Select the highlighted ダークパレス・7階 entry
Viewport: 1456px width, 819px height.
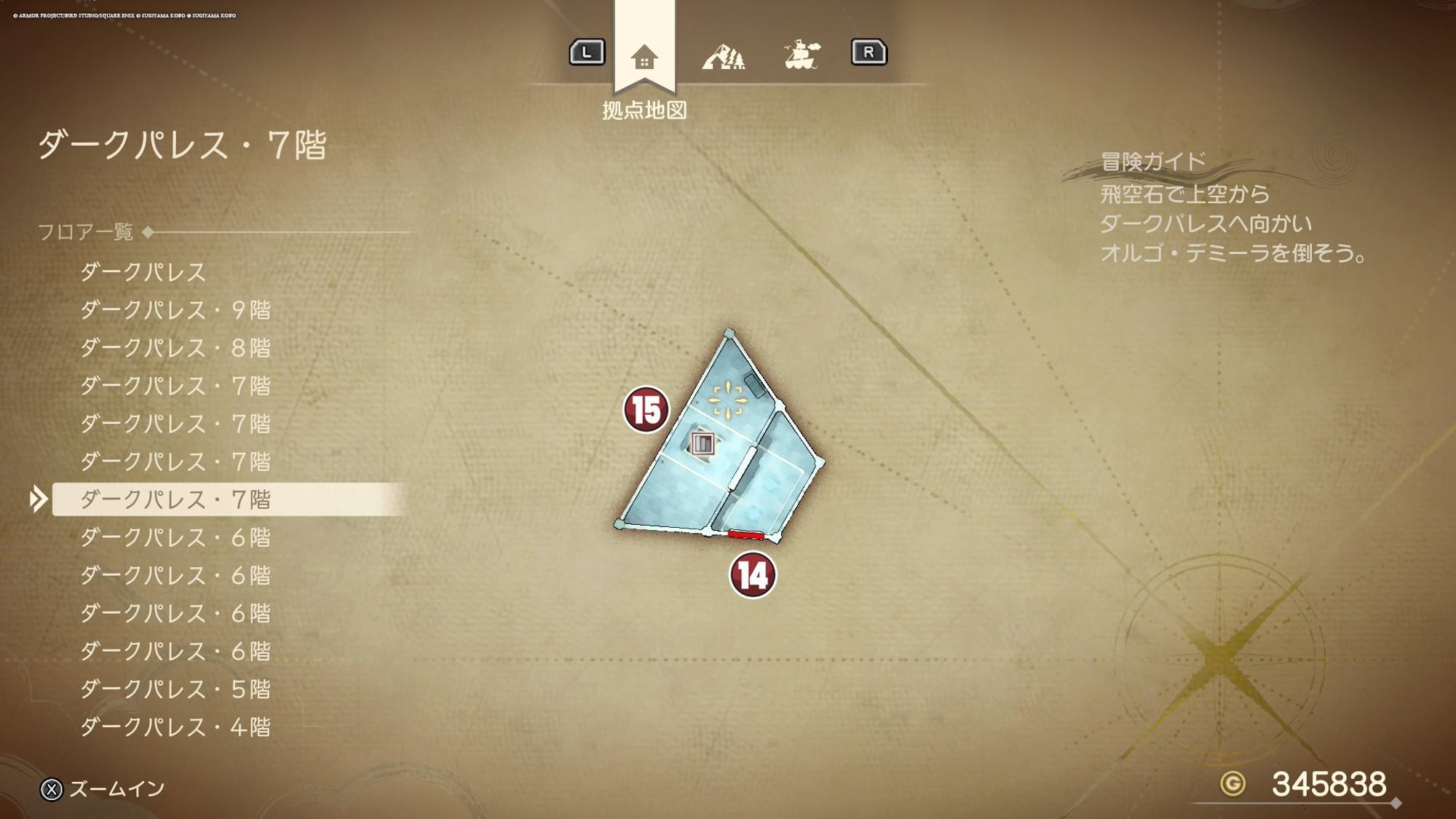(x=175, y=499)
